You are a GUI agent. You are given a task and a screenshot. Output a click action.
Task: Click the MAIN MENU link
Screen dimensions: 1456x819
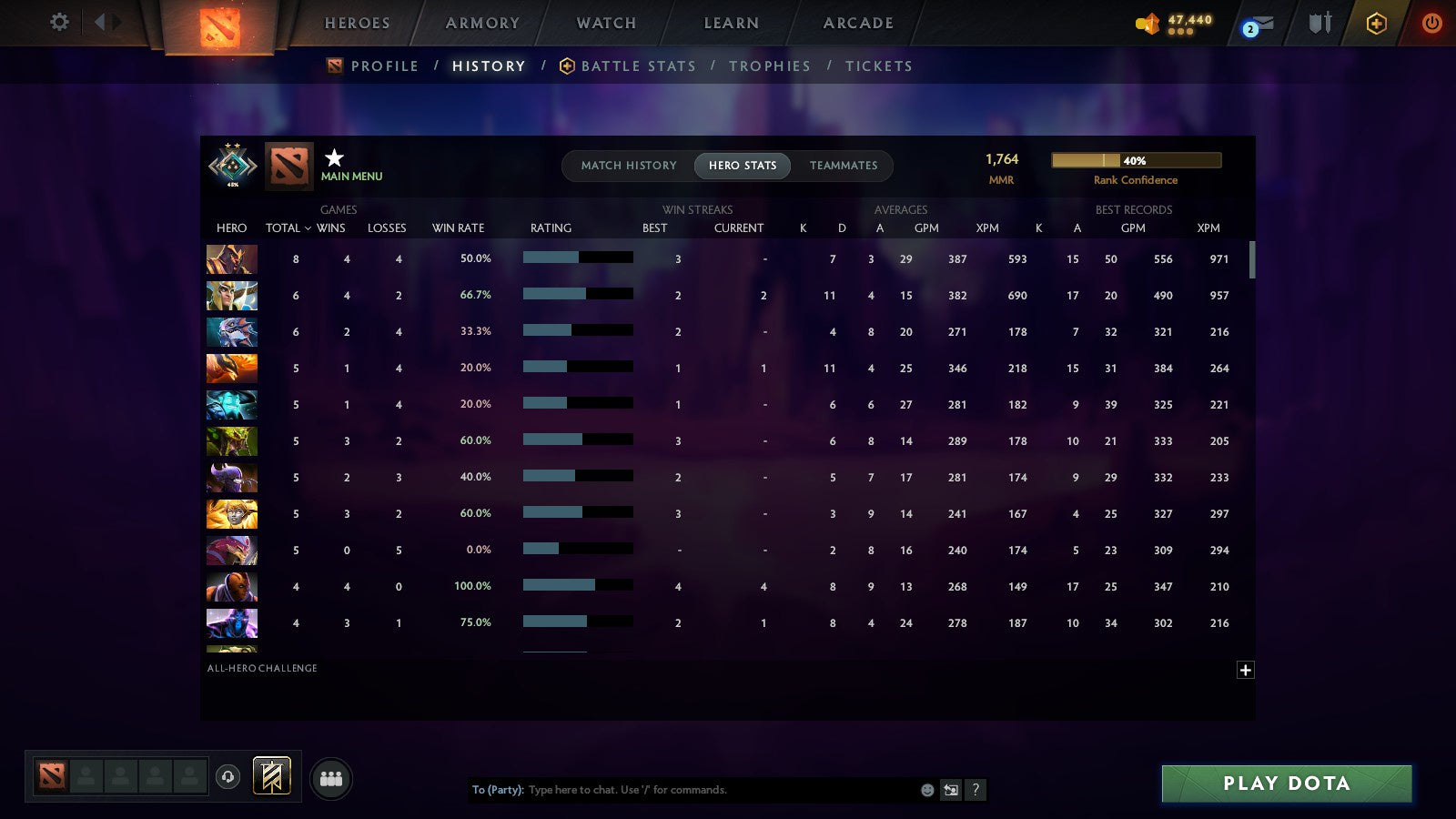point(353,177)
